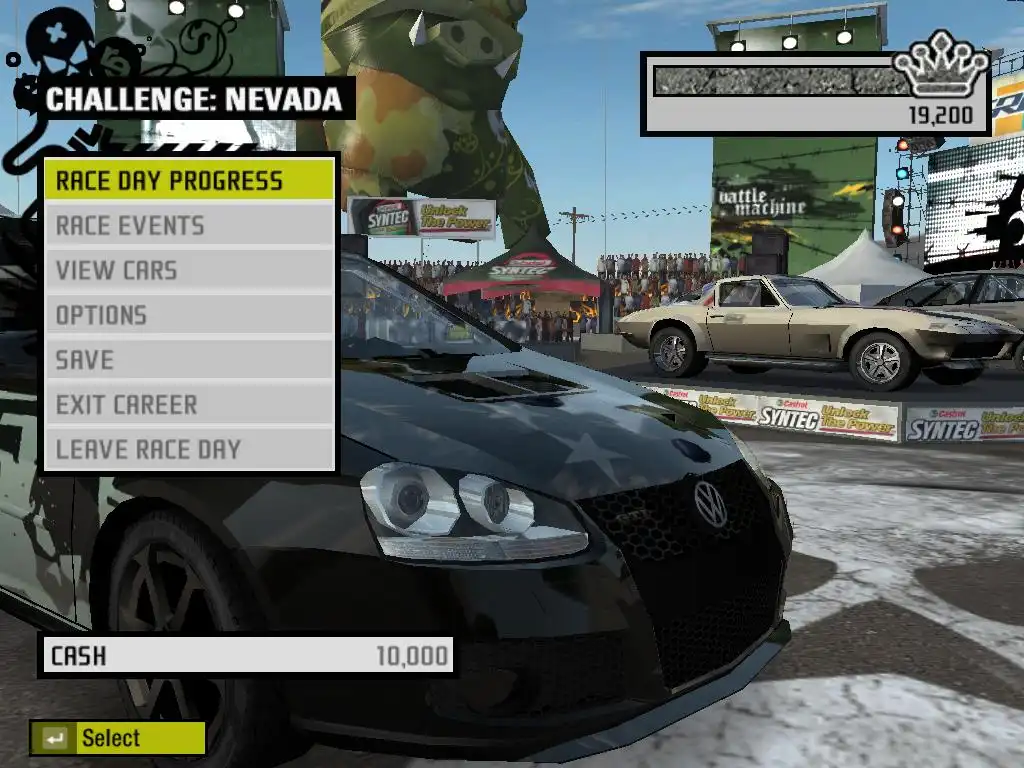The image size is (1024, 768).
Task: Select Exit Career
Action: (188, 405)
